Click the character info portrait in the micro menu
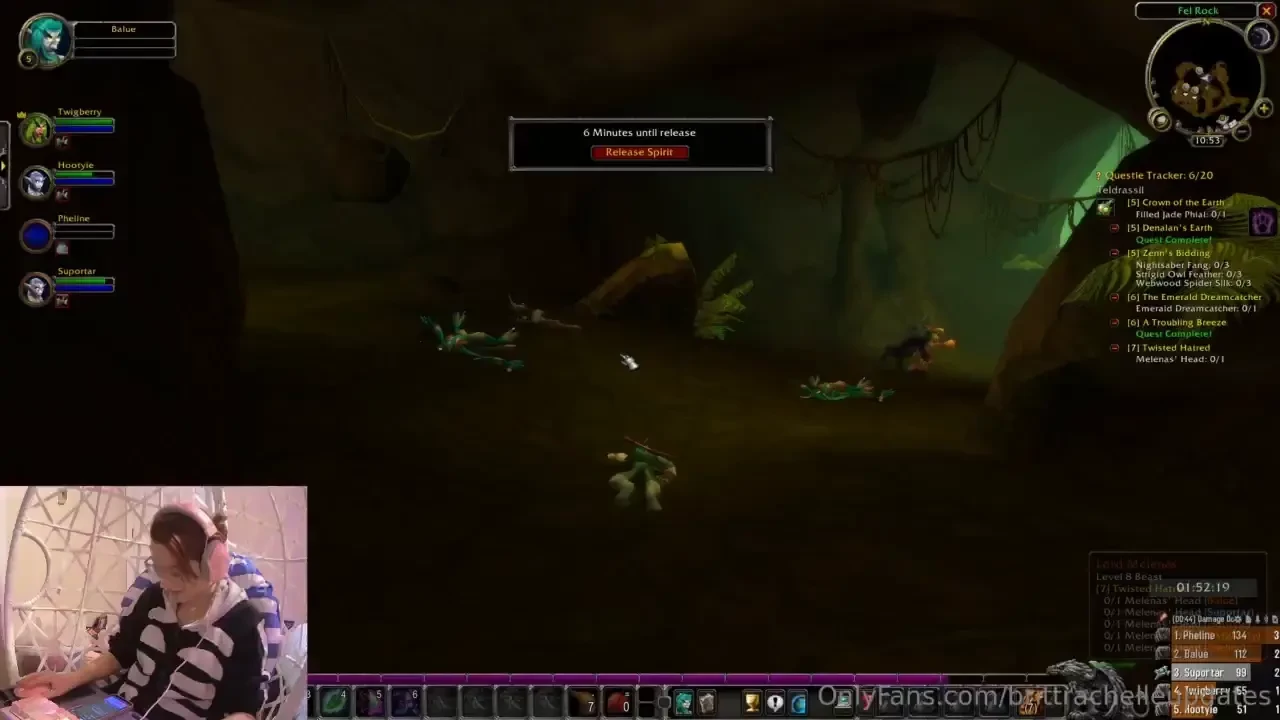 [684, 701]
